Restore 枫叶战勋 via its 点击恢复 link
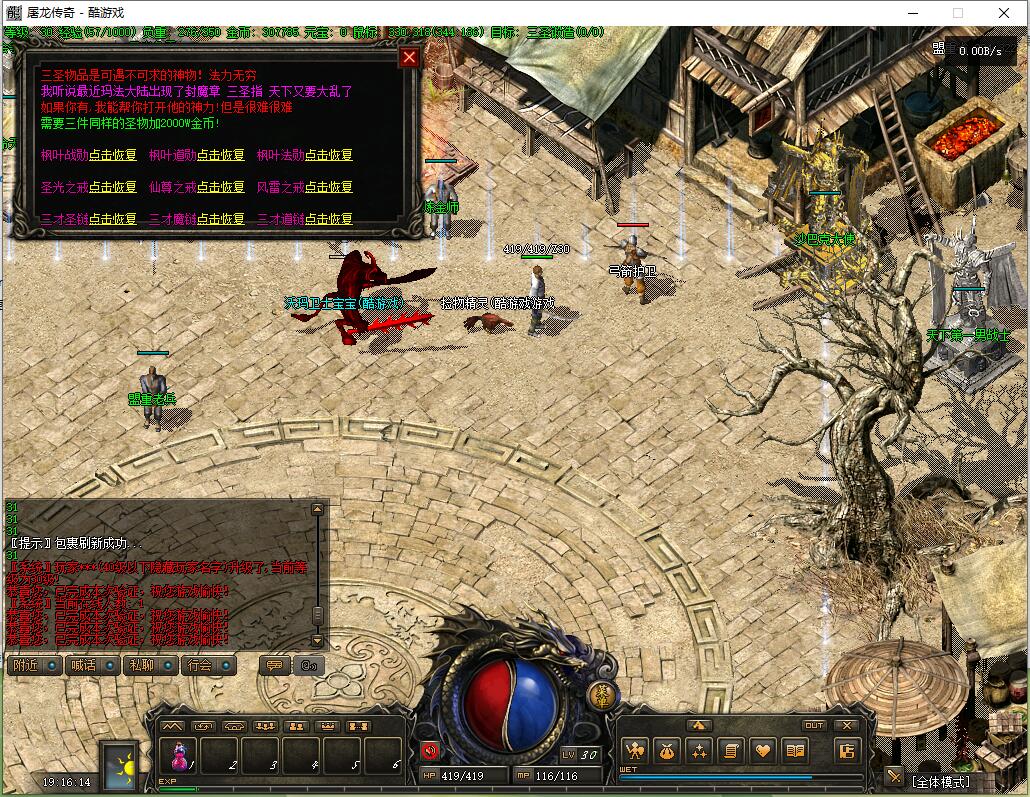Screen dimensions: 1030x797 coord(113,155)
